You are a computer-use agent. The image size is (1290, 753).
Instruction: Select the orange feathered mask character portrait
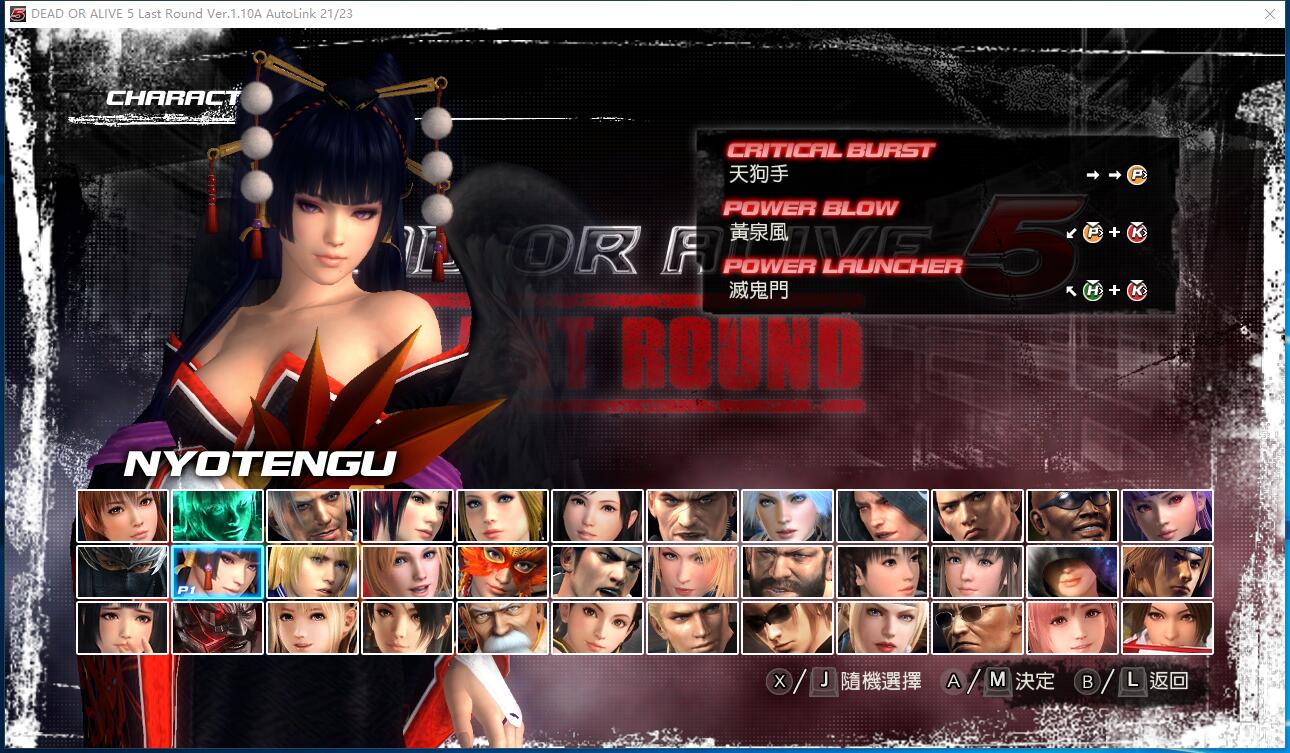(x=502, y=571)
